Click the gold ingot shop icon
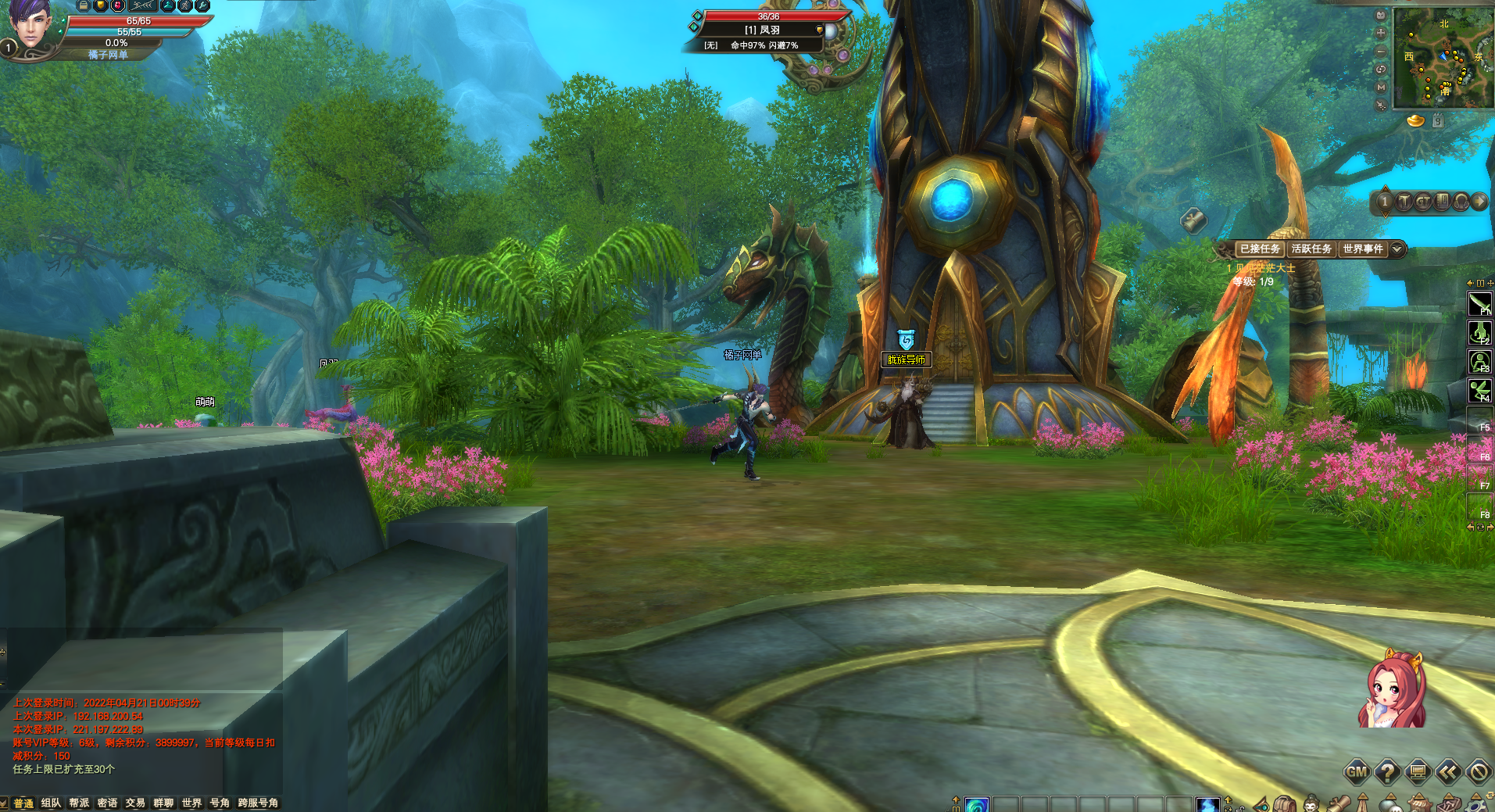 coord(1415,121)
